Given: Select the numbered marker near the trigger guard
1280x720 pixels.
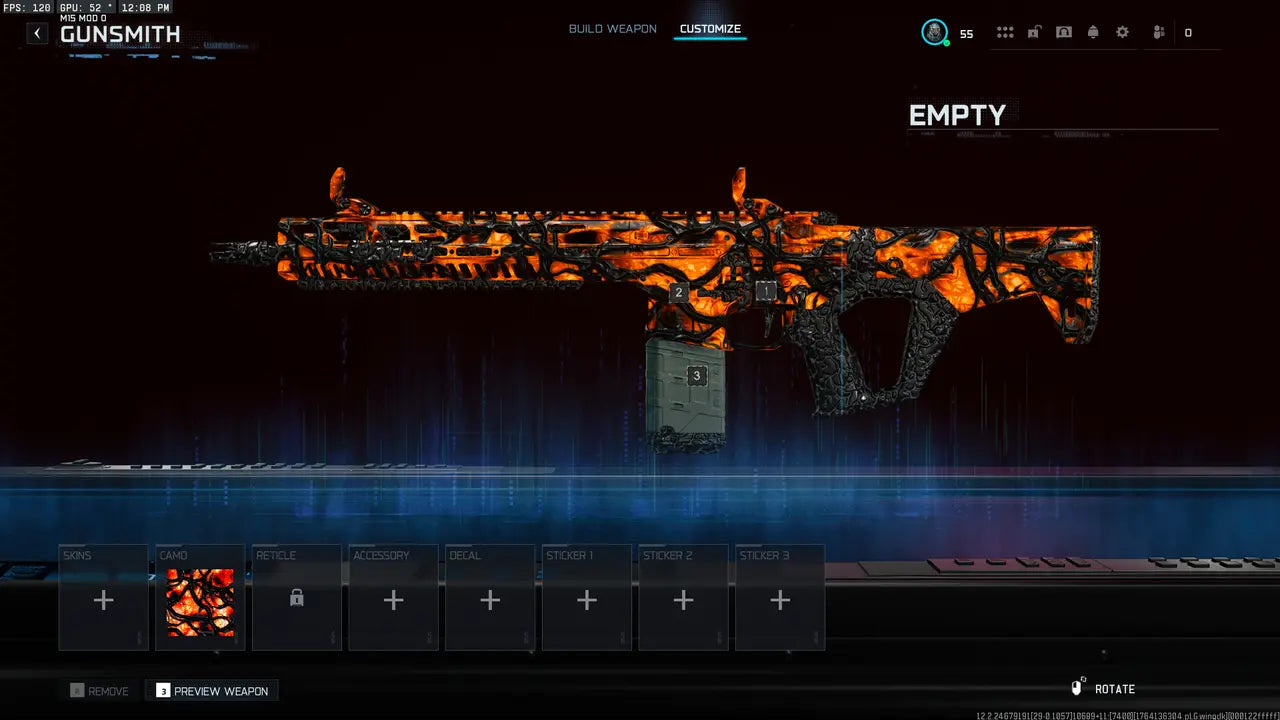Looking at the screenshot, I should point(766,291).
